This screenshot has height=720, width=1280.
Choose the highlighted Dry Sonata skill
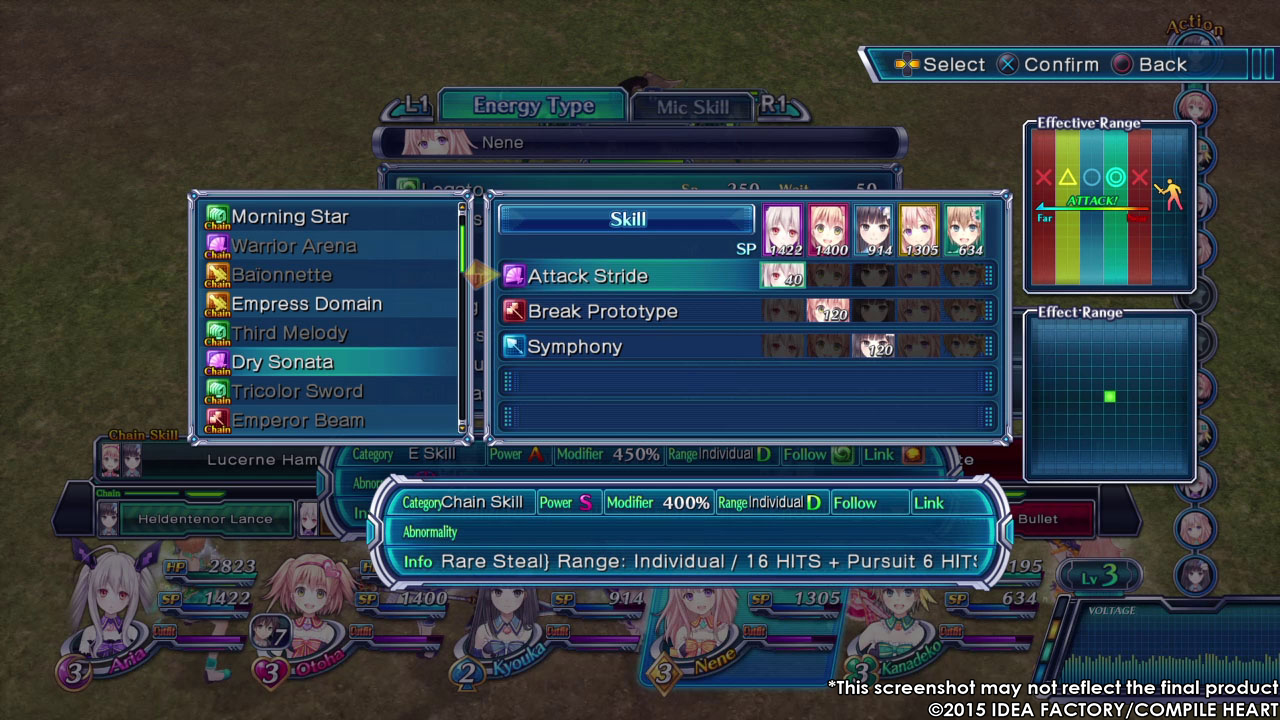point(282,361)
